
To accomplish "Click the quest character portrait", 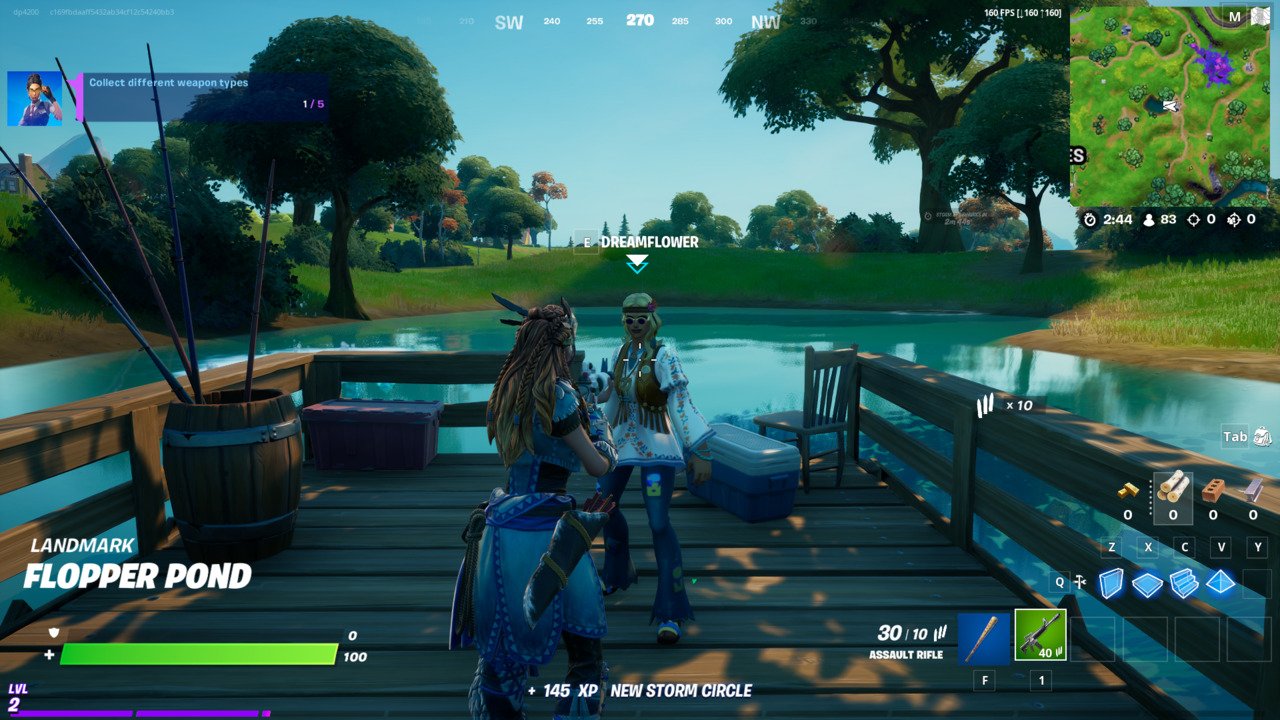I will tap(35, 98).
